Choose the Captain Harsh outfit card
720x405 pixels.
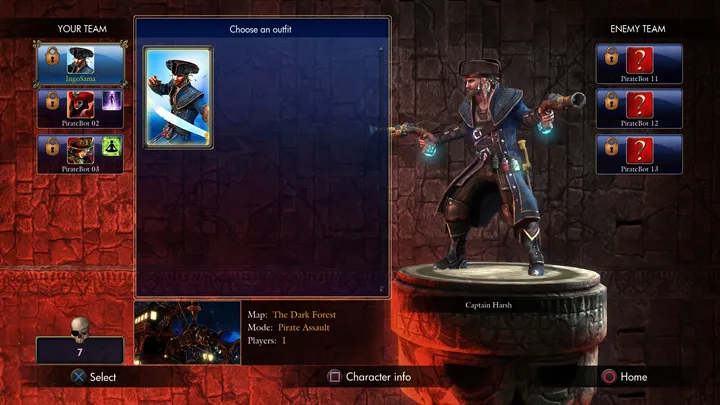[178, 97]
